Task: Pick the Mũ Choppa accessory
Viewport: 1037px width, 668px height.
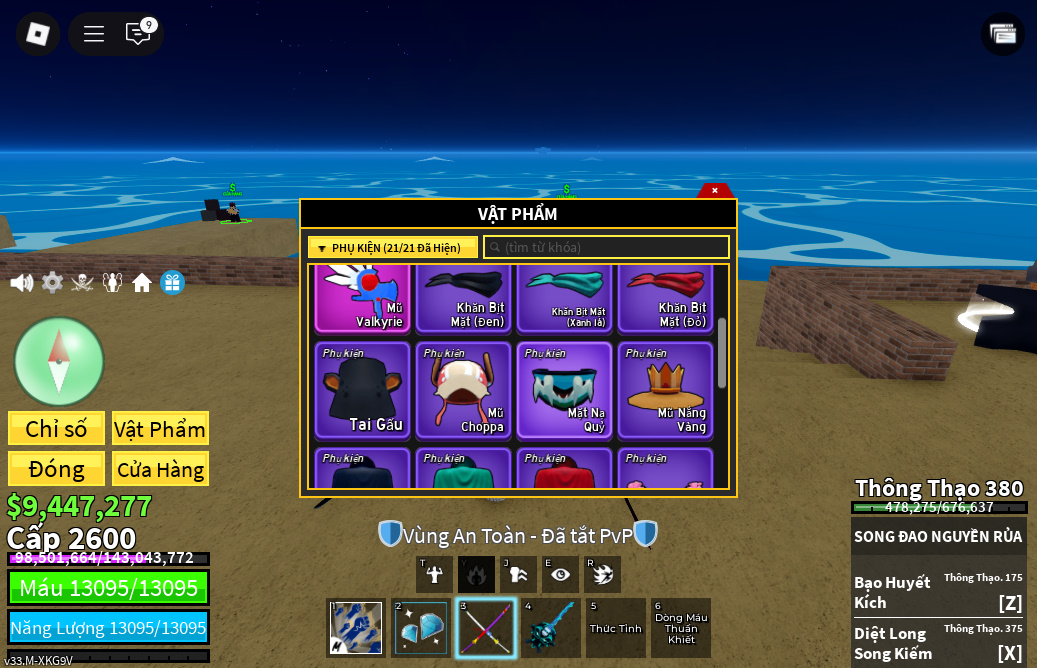Action: point(464,391)
